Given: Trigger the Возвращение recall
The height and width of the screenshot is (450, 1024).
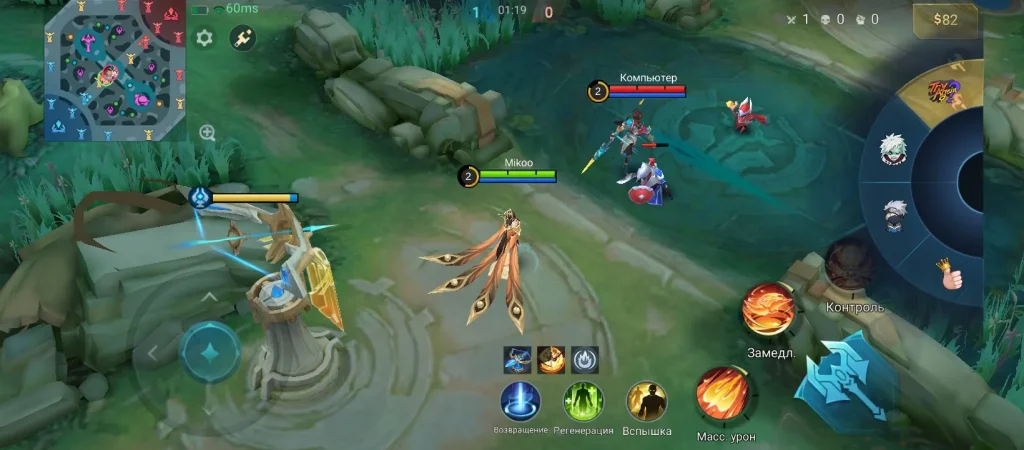Looking at the screenshot, I should point(520,401).
